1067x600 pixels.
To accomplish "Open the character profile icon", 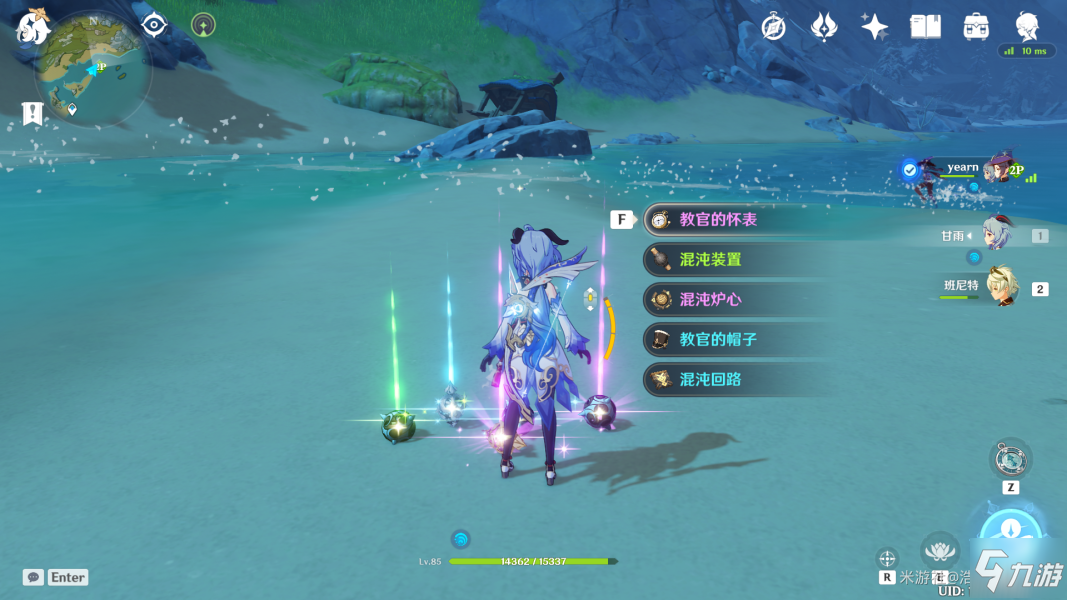I will coord(1027,27).
